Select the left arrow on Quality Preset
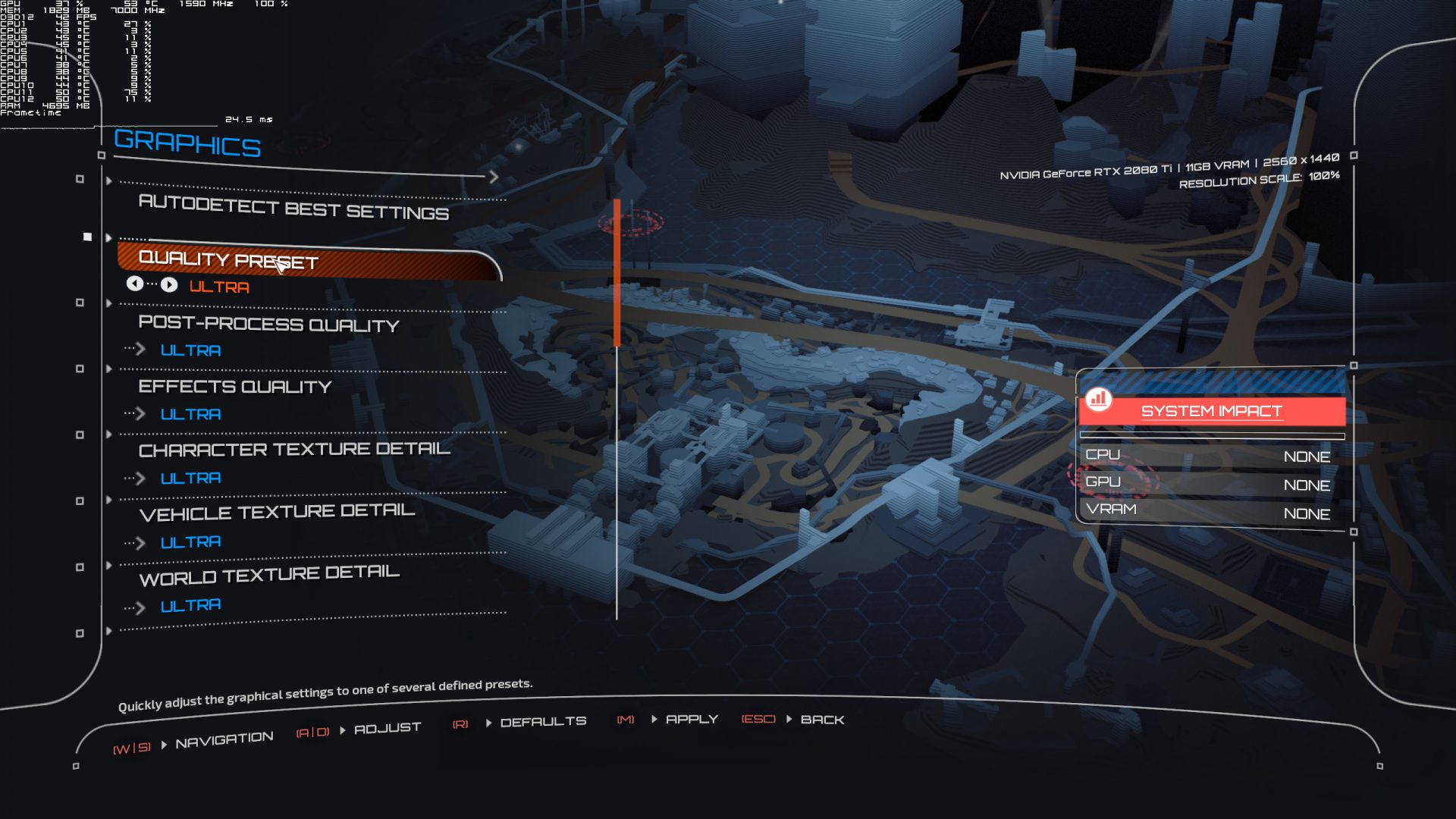The width and height of the screenshot is (1456, 819). pos(135,284)
